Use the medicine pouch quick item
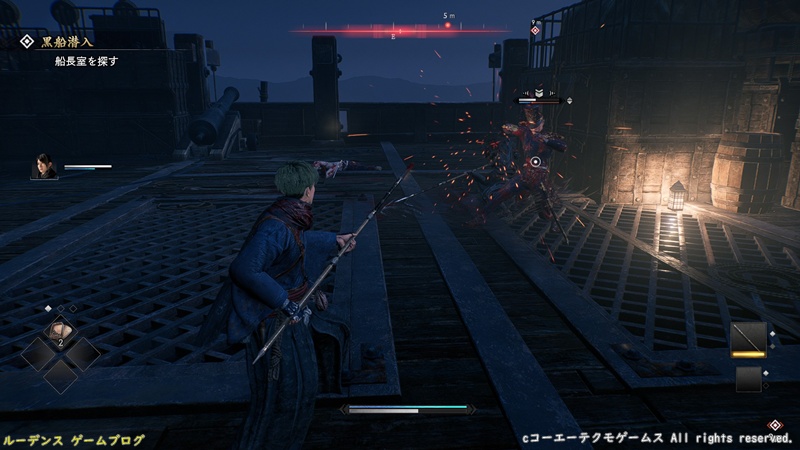 (x=61, y=332)
